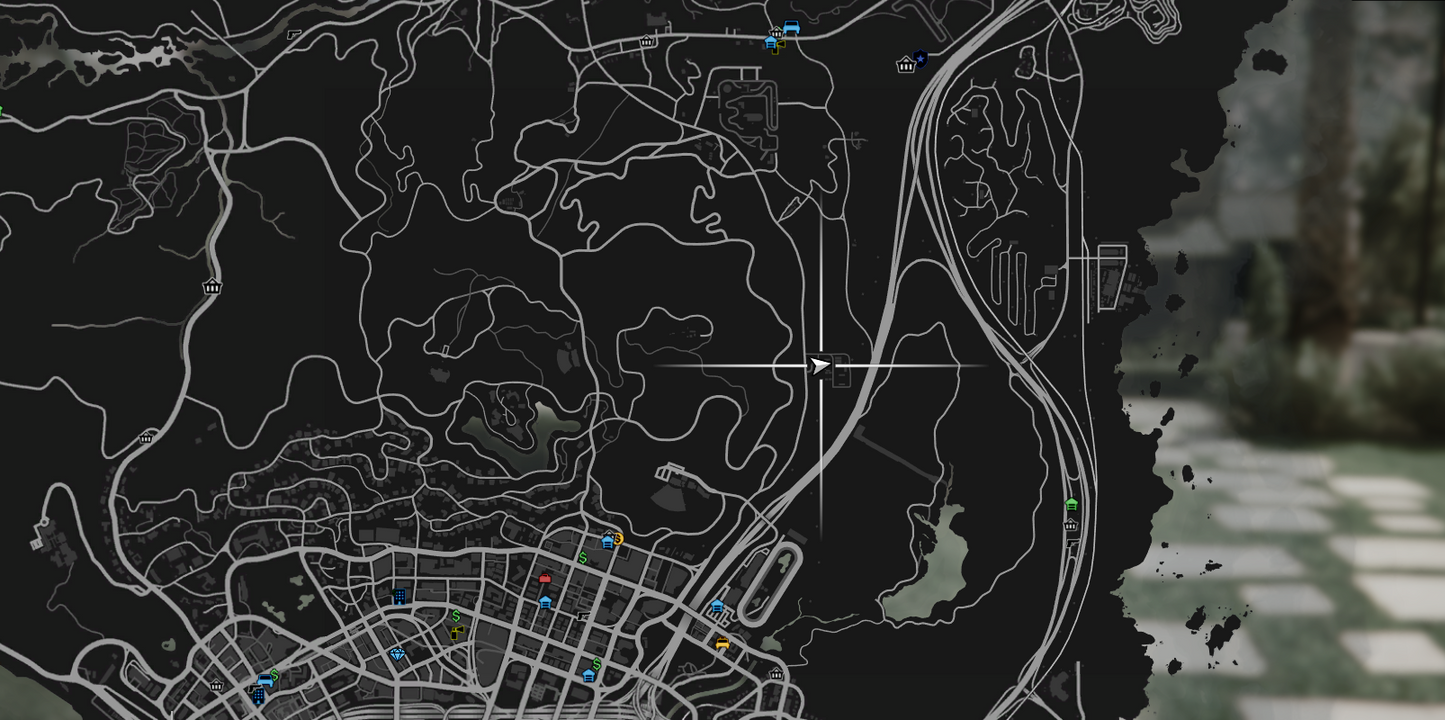Screen dimensions: 1445x720
Task: Click the basket blip near the bottom-right freeway
Action: (x=1070, y=524)
